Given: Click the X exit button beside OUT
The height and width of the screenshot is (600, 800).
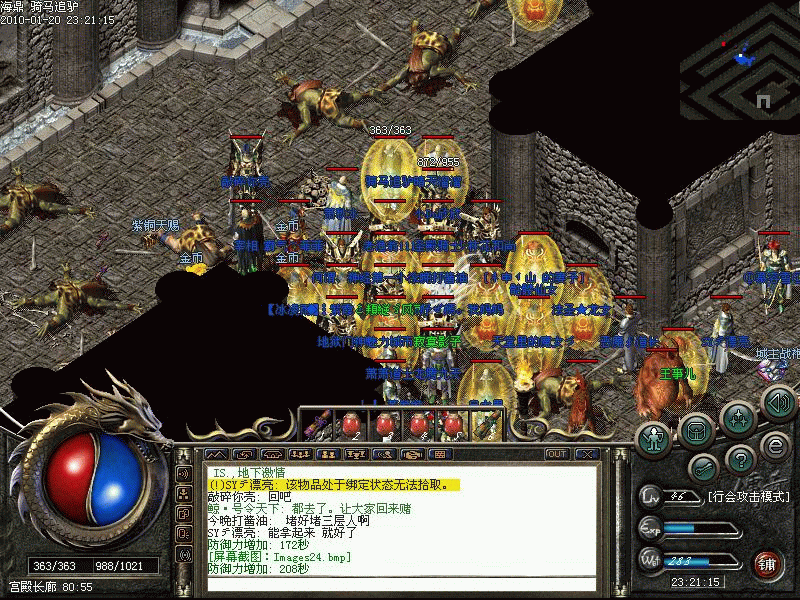Looking at the screenshot, I should click(x=586, y=454).
